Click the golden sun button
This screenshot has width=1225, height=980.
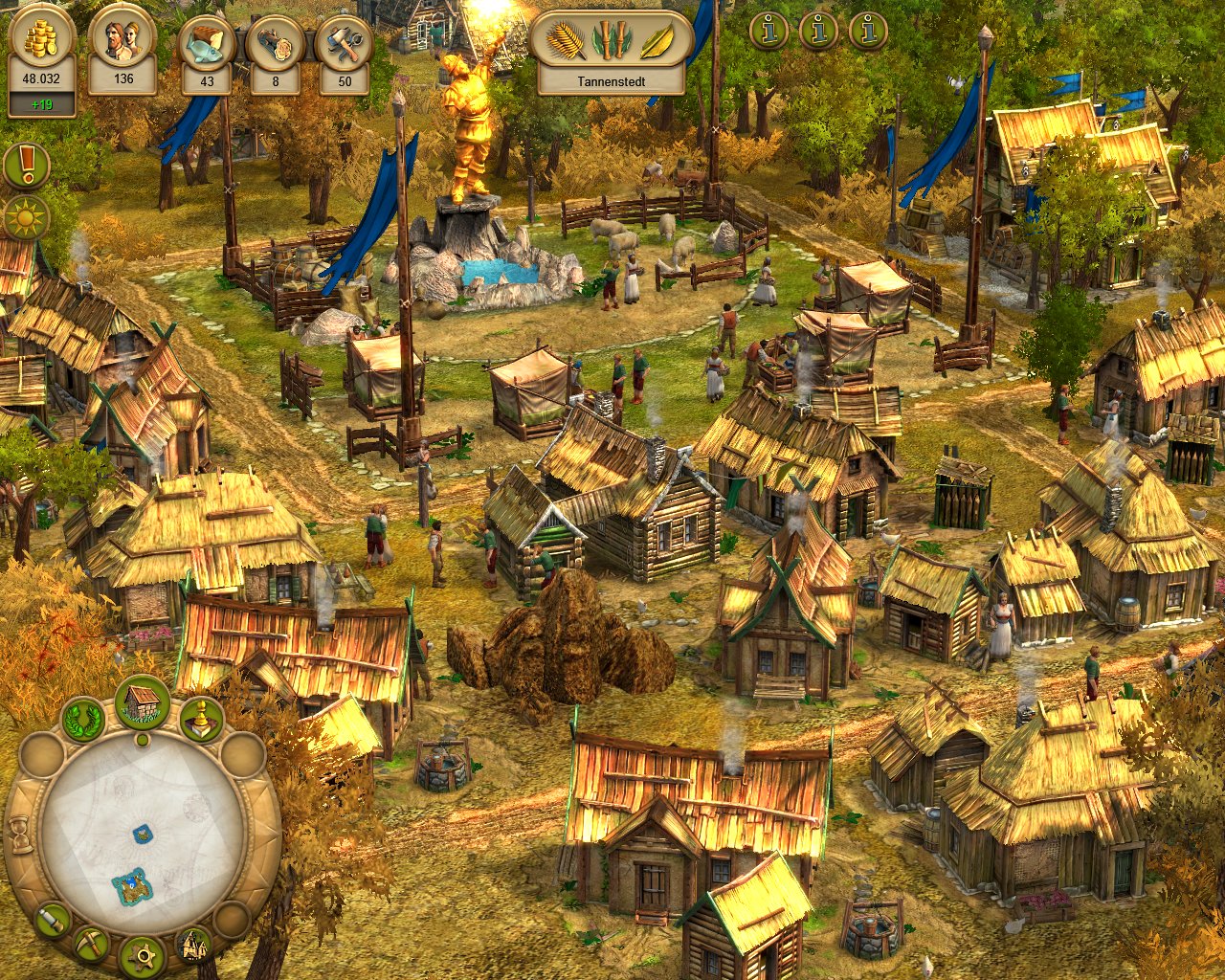pos(26,217)
